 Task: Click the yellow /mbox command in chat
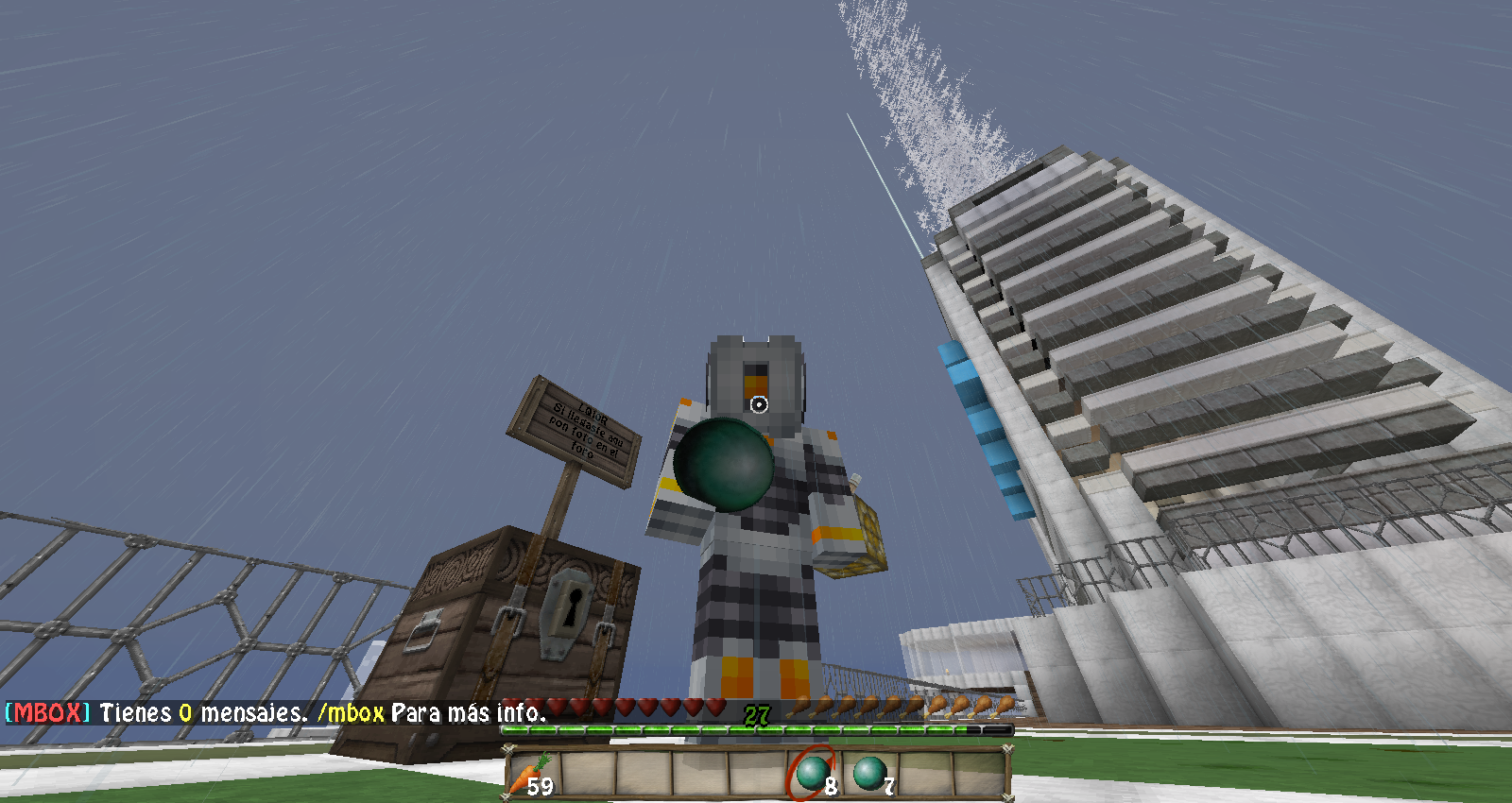352,713
